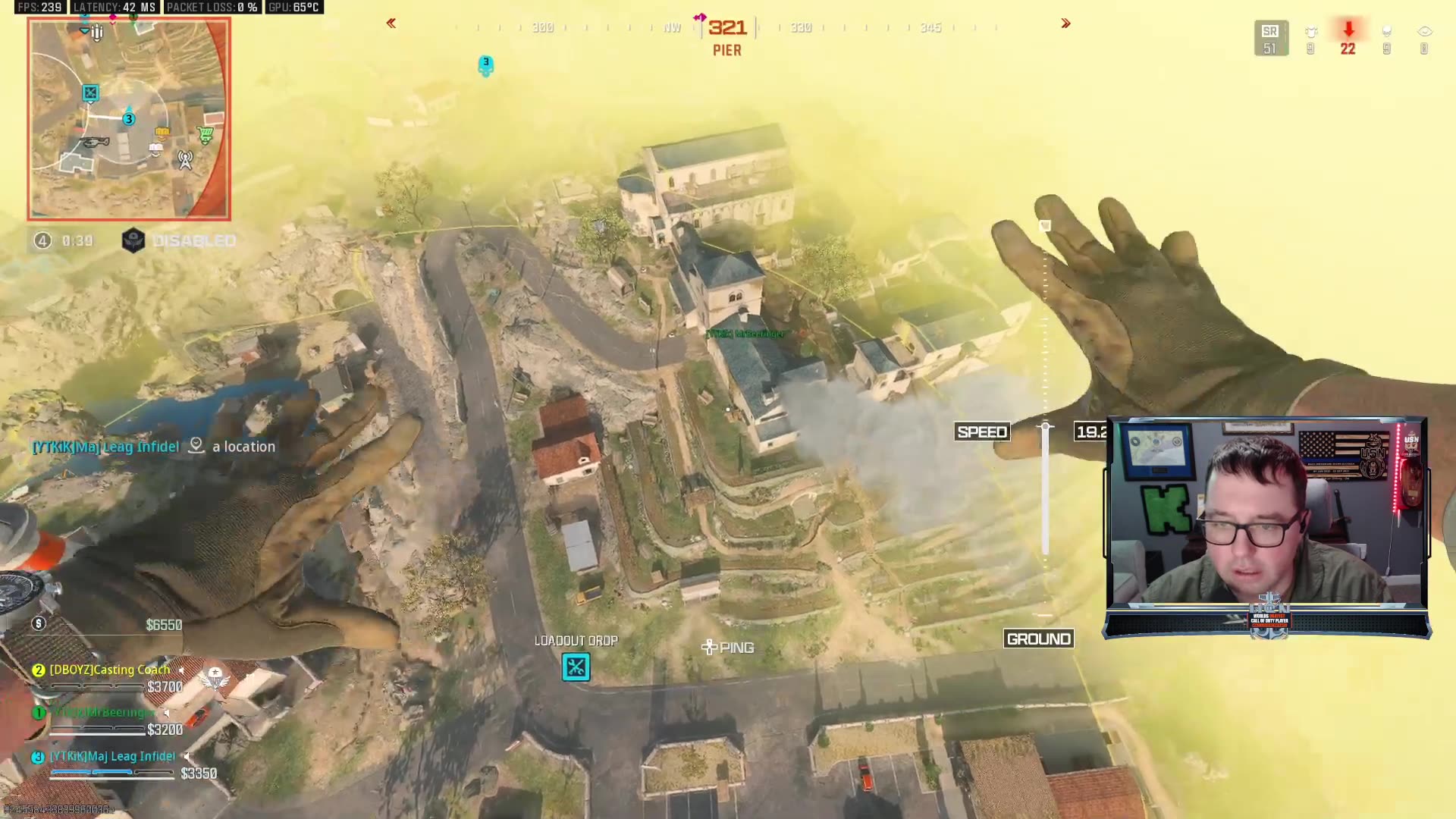Open the Loadout Drop crate marker
Viewport: 1456px width, 819px height.
(x=576, y=667)
